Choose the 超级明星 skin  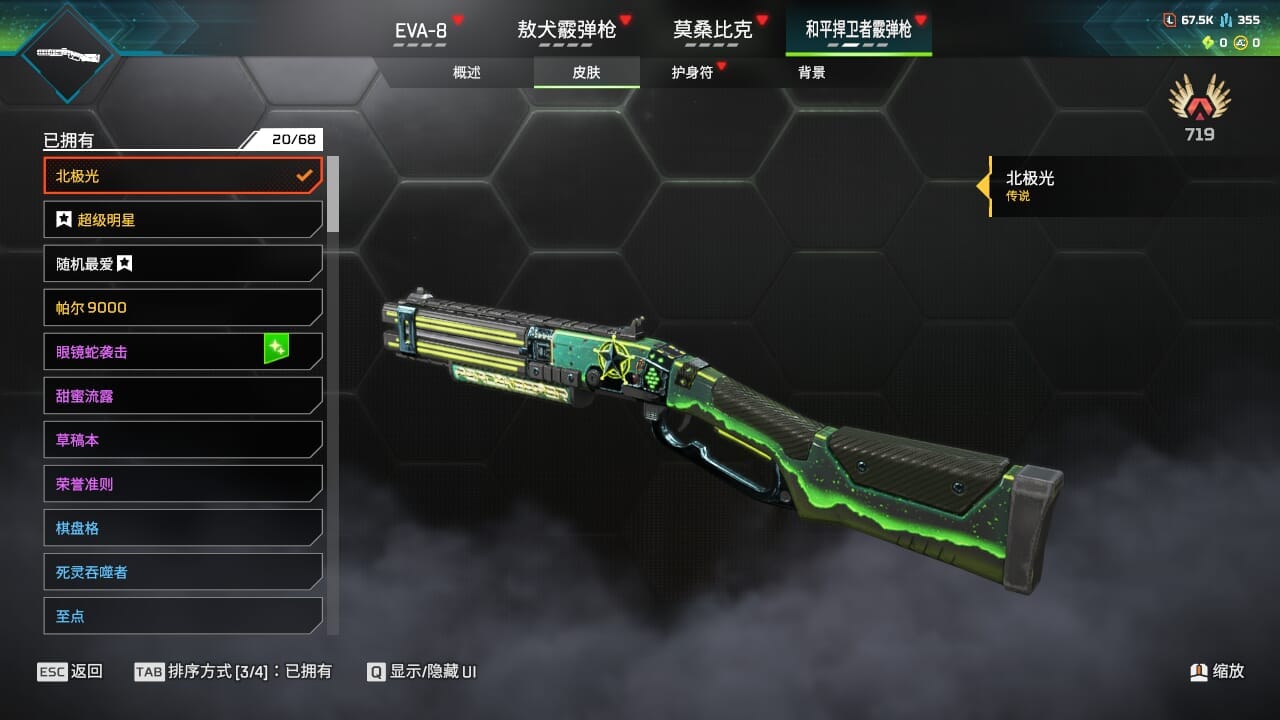pos(183,220)
